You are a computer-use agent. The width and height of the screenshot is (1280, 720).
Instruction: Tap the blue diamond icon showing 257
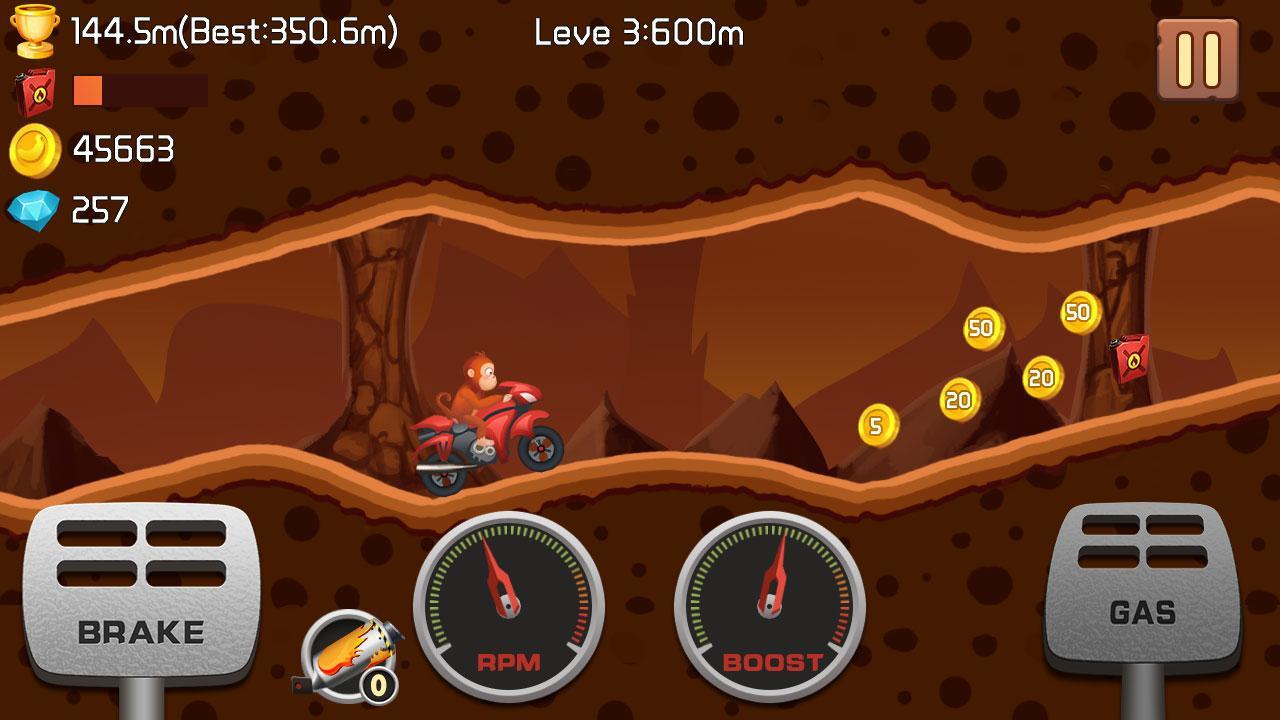(33, 208)
